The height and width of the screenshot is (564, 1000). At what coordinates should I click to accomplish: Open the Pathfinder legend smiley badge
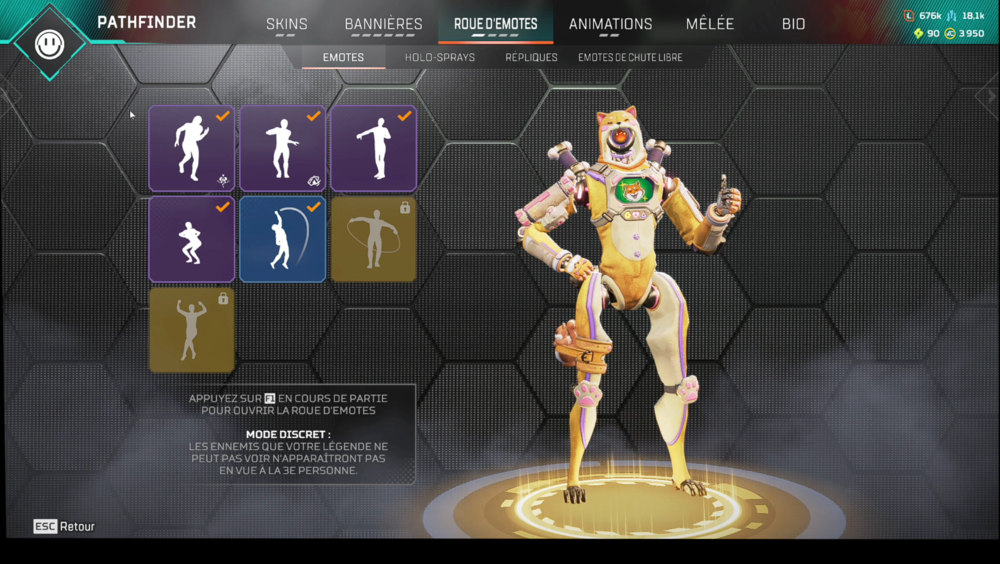click(48, 43)
